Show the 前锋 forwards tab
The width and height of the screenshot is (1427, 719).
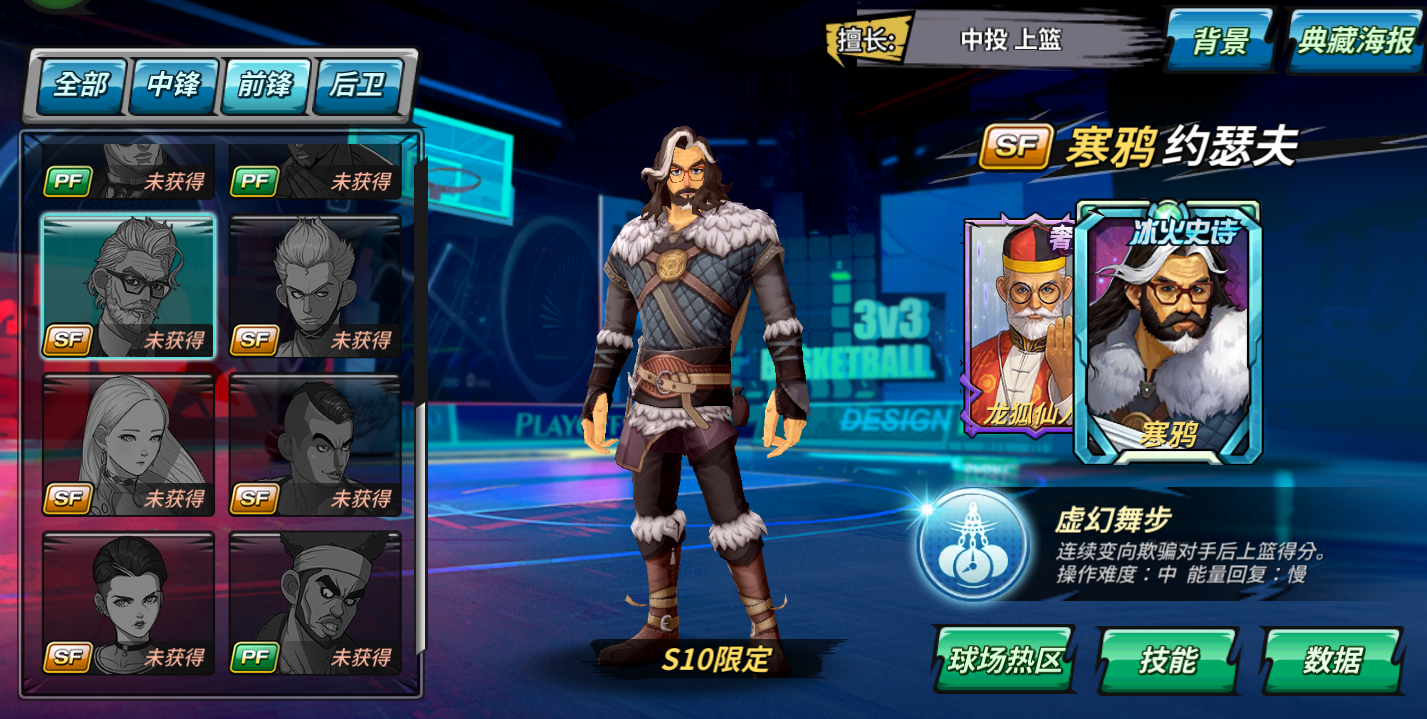(266, 85)
